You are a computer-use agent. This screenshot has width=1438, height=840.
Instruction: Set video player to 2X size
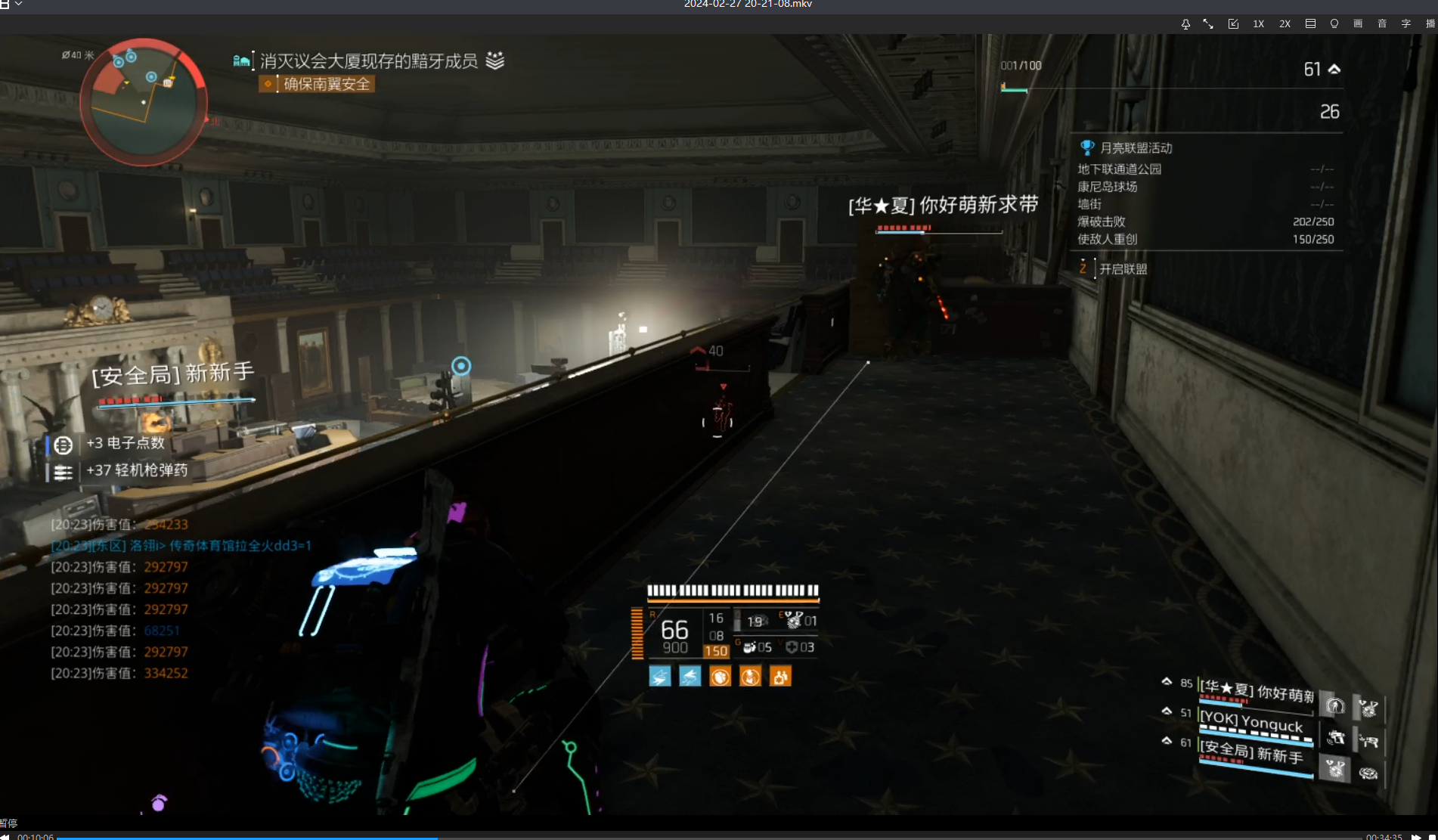[x=1285, y=24]
